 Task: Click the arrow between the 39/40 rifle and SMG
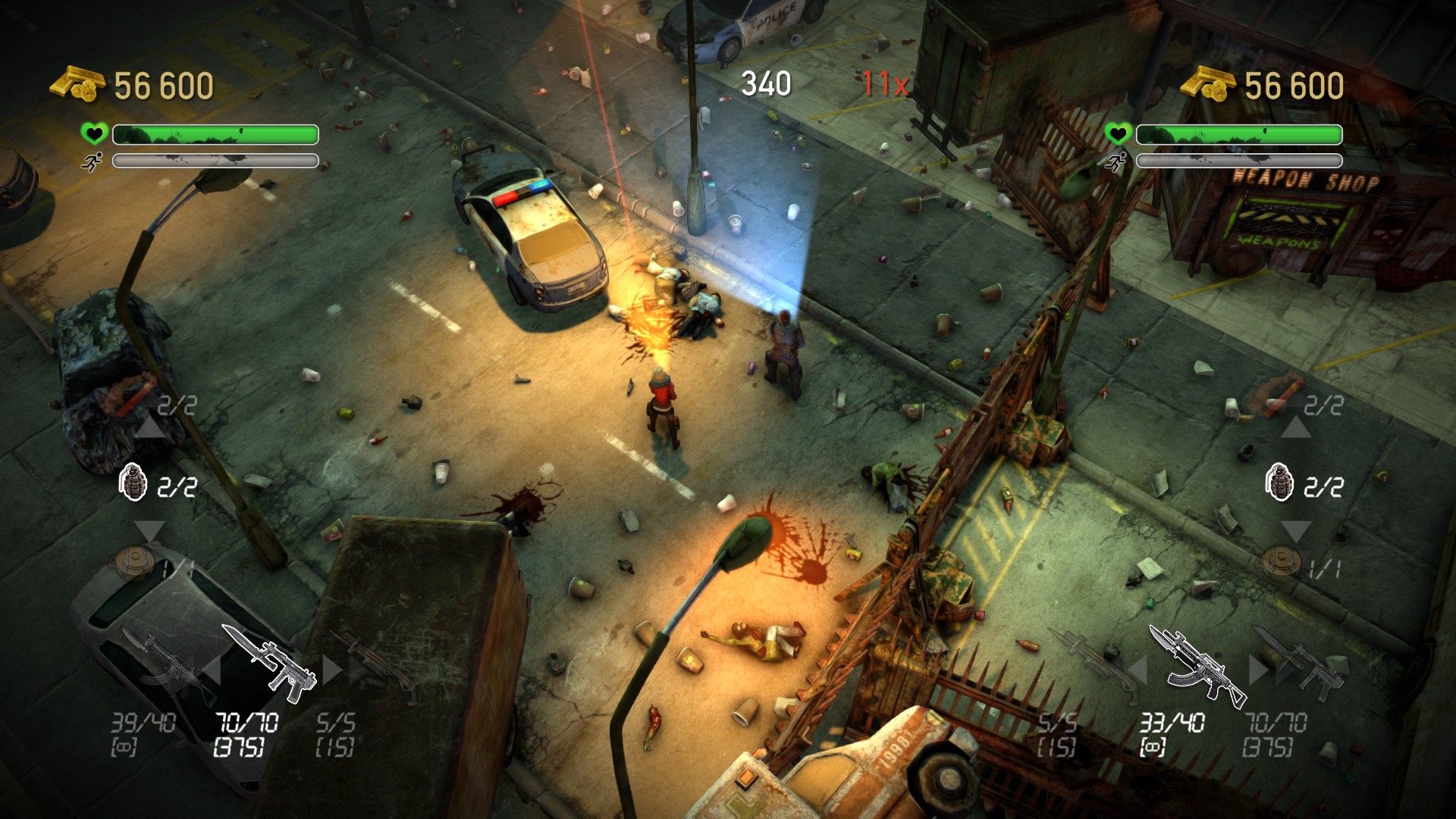click(x=212, y=670)
